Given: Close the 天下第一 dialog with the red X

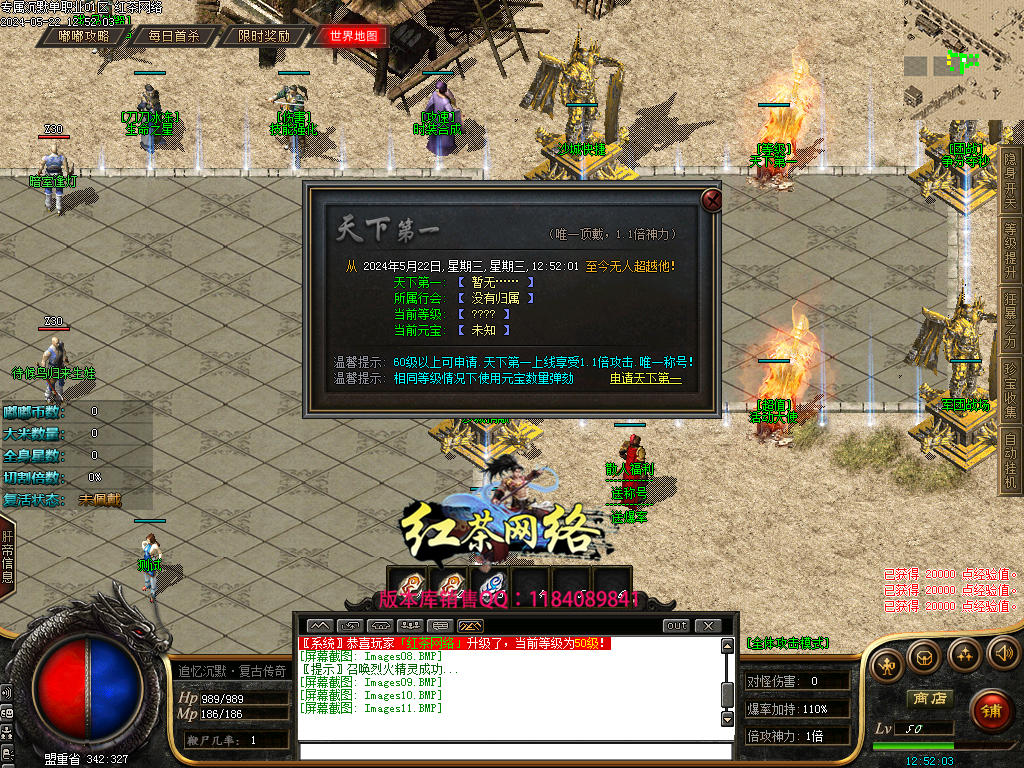Looking at the screenshot, I should 712,200.
